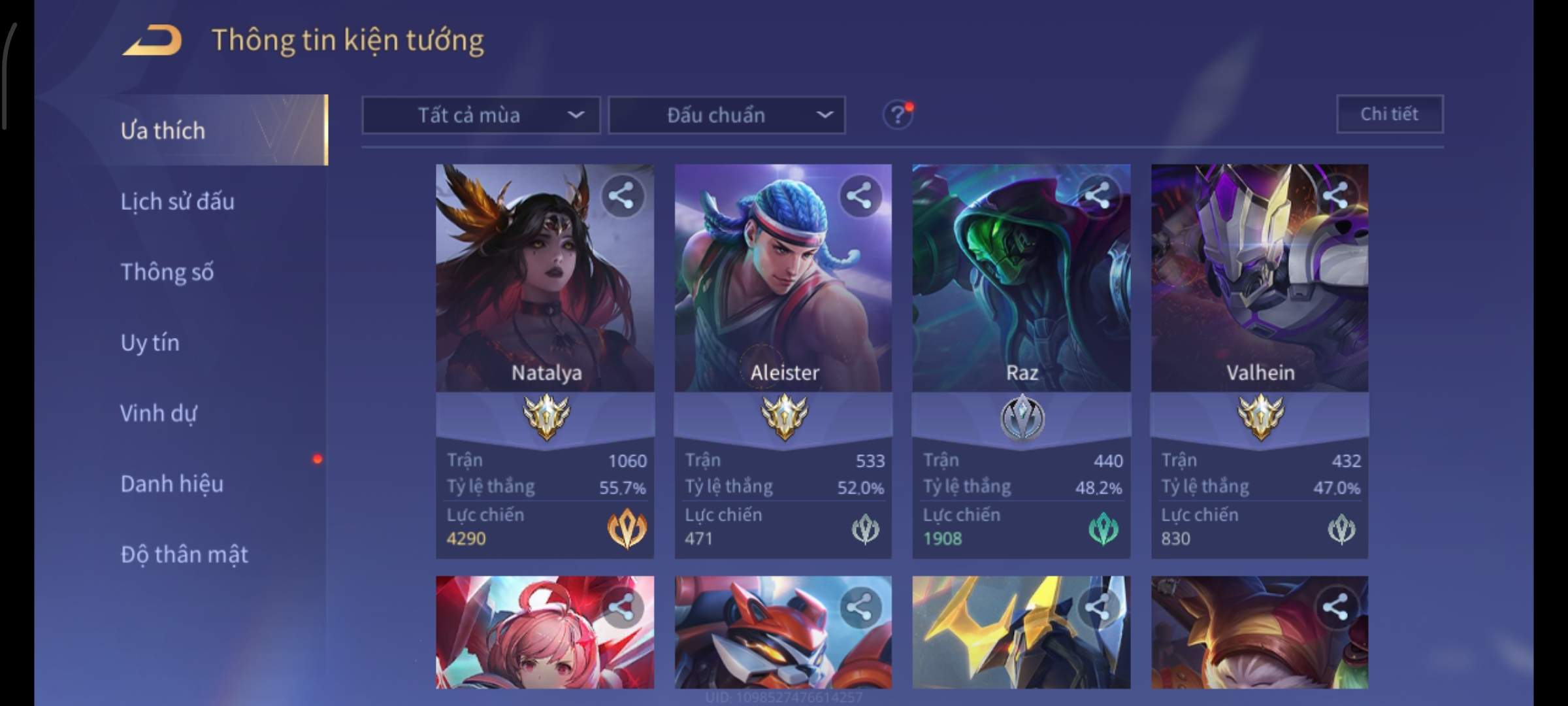
Task: Open the question mark help icon
Action: pos(898,116)
